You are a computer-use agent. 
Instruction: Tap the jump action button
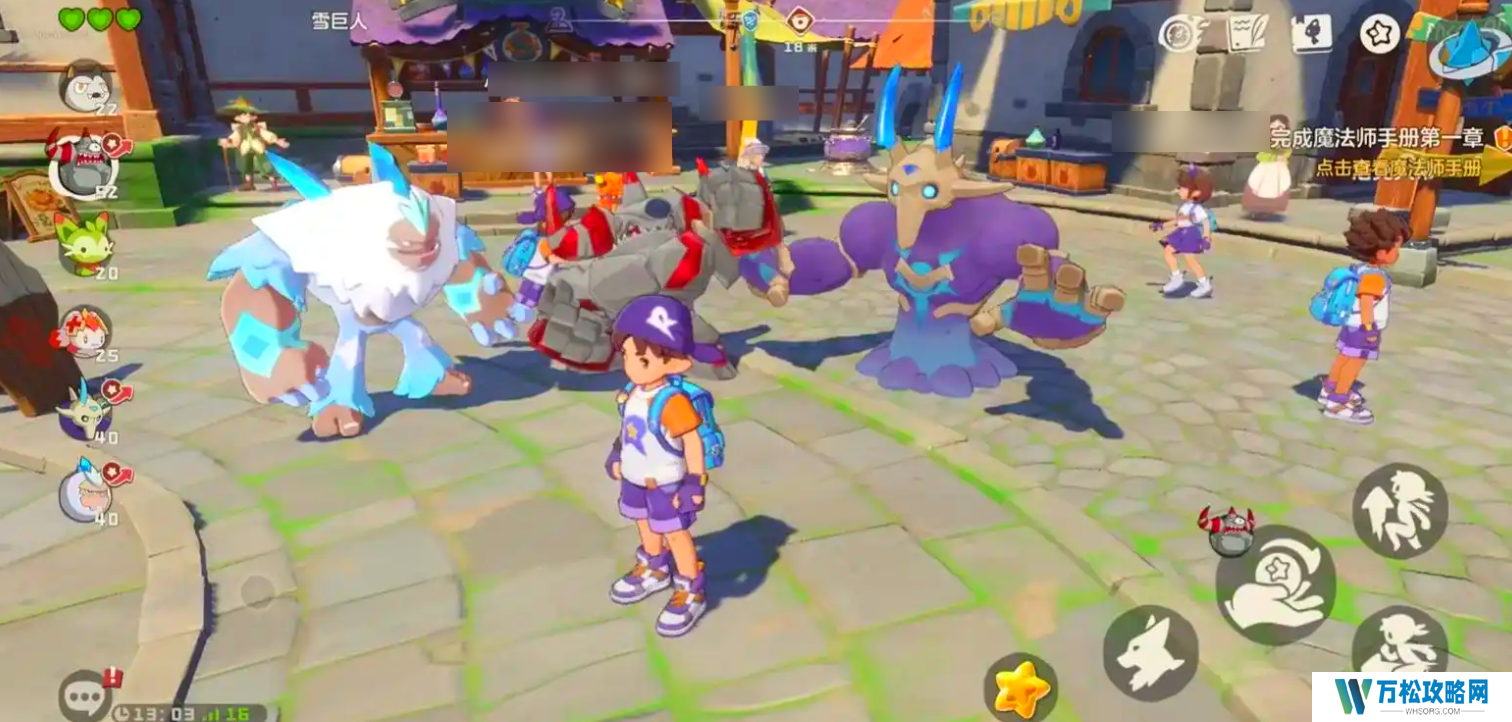[1400, 511]
